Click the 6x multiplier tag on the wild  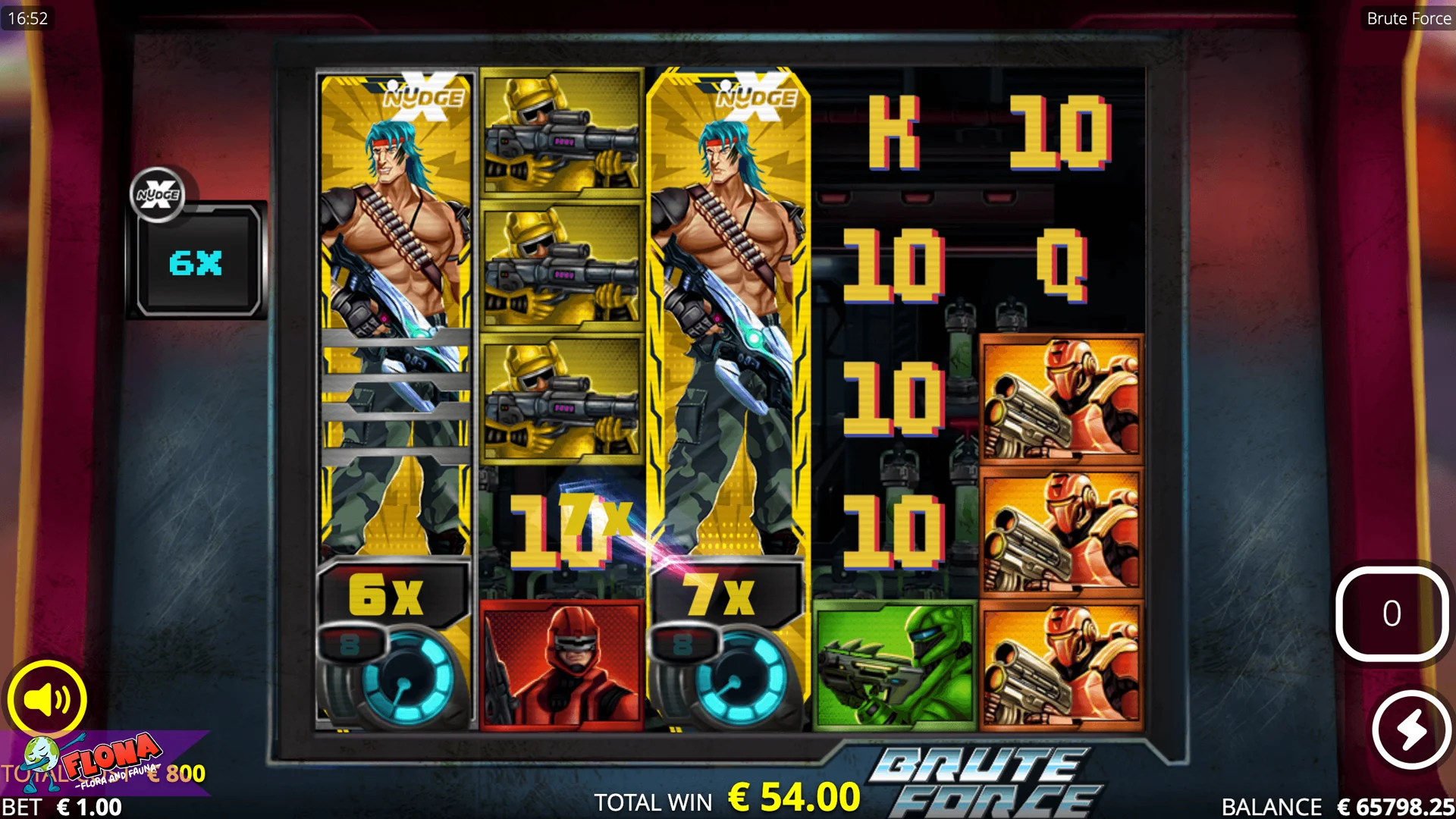[388, 595]
